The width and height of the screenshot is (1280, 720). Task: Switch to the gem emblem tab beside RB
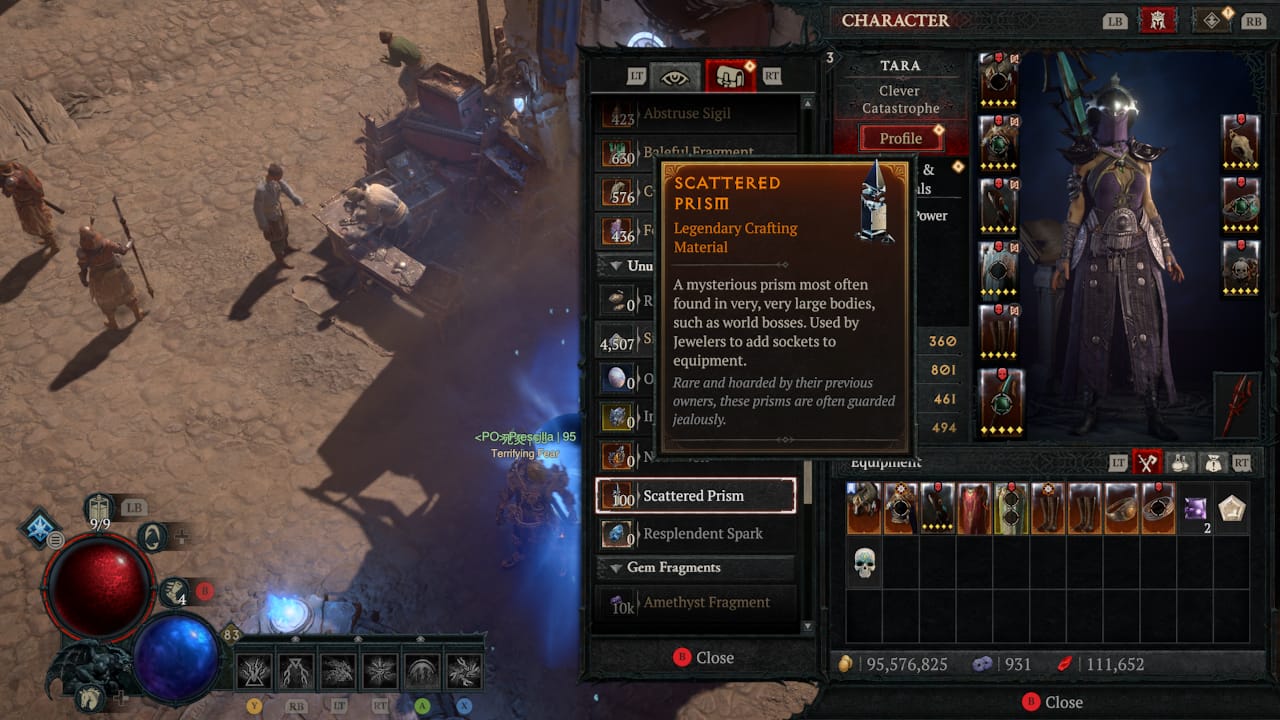[x=1211, y=20]
